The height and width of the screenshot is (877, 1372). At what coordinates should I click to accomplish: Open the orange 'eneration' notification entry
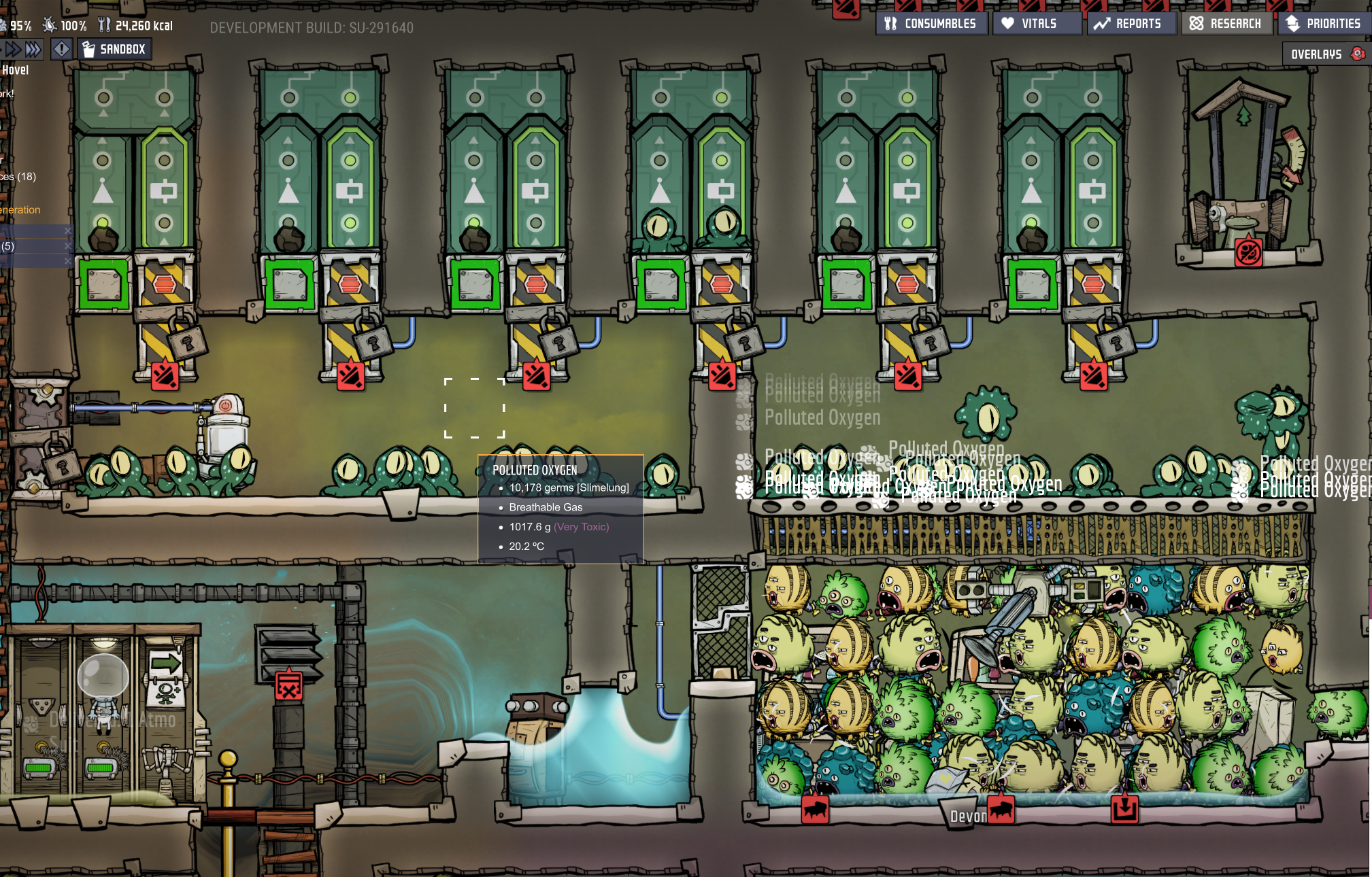(20, 210)
